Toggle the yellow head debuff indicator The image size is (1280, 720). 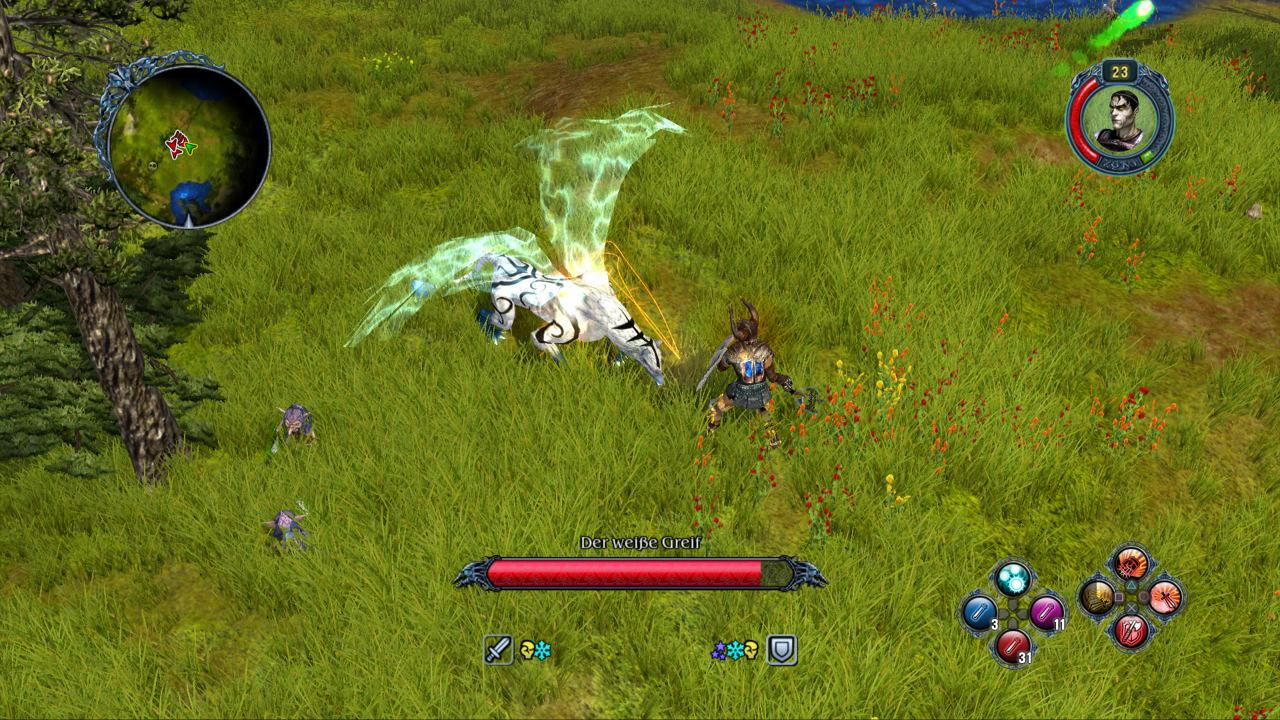point(527,648)
